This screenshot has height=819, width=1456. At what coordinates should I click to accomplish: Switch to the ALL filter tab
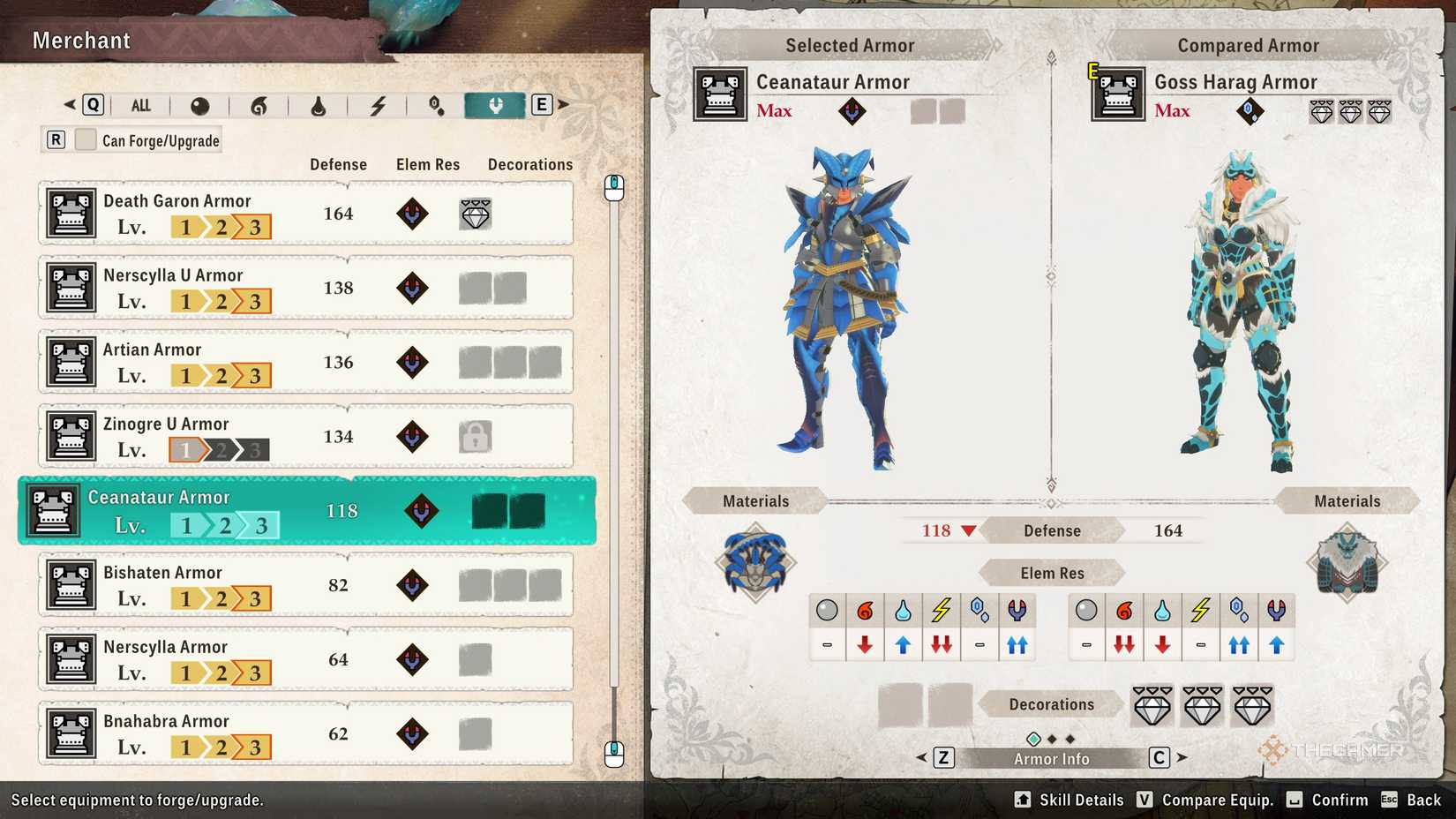(x=140, y=104)
